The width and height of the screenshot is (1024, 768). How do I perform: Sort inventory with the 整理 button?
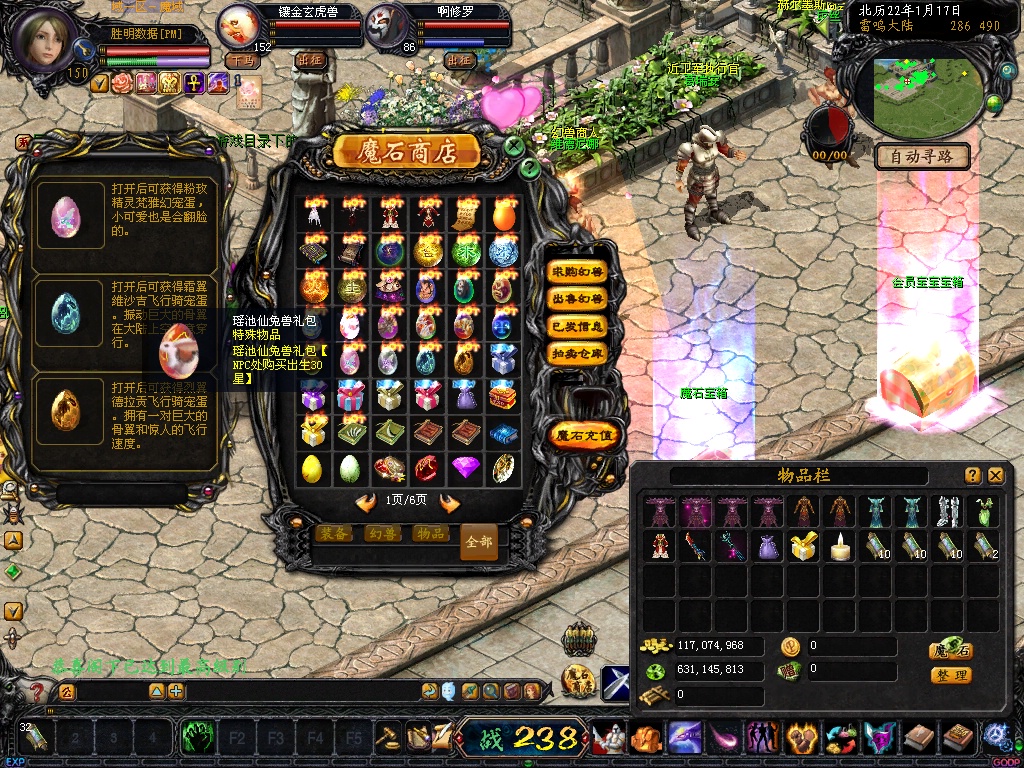[951, 675]
